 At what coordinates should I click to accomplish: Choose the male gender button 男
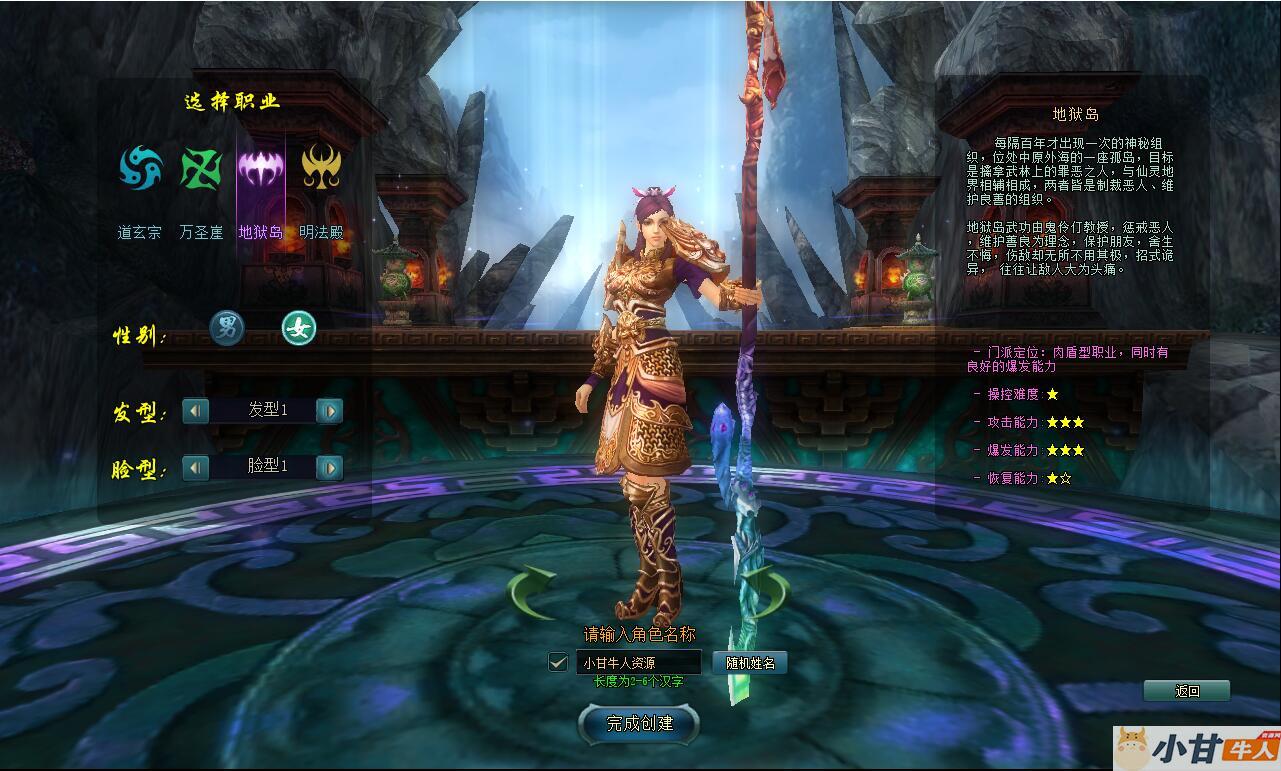click(227, 327)
